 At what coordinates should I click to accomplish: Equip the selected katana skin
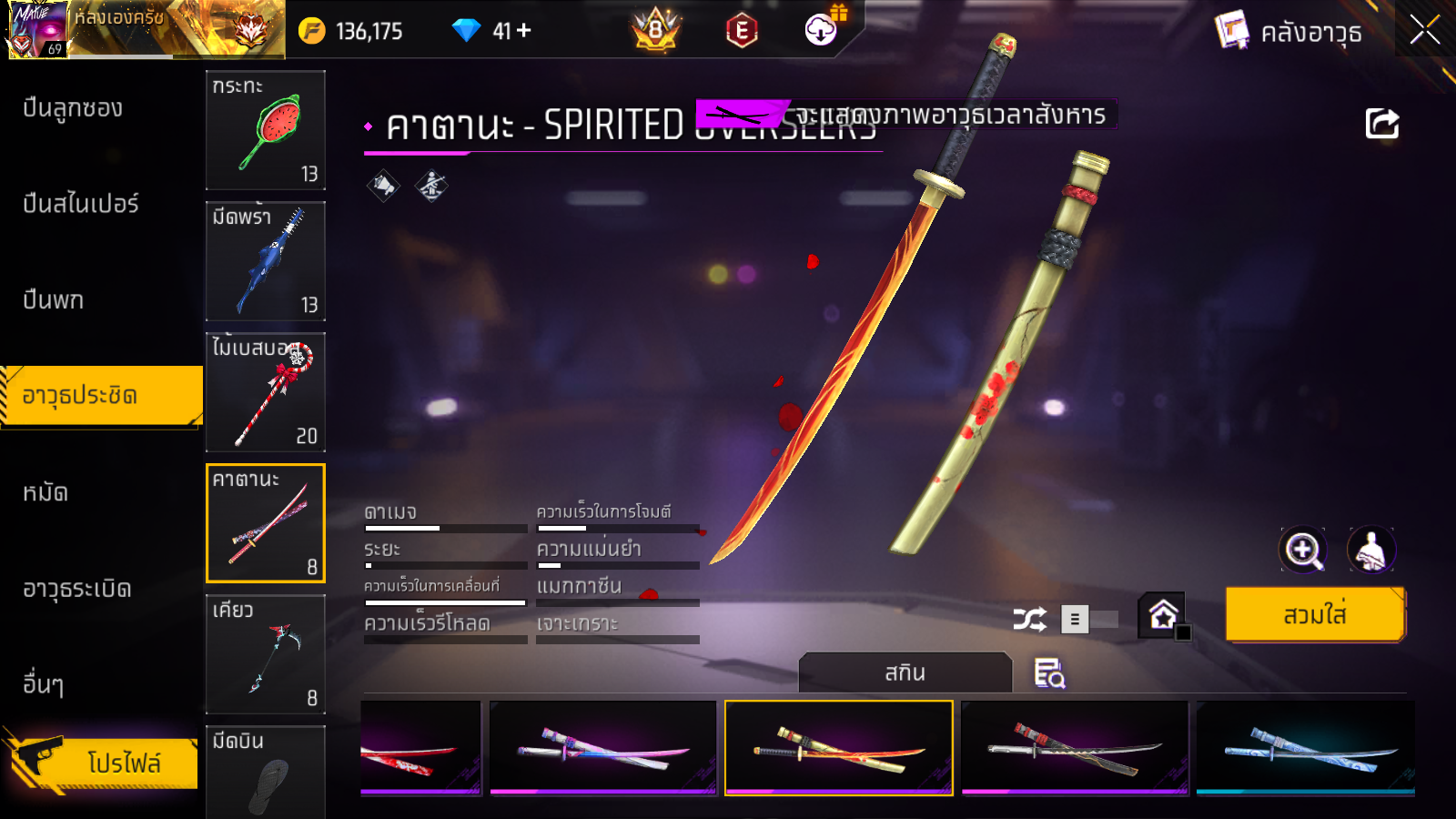(x=1315, y=615)
